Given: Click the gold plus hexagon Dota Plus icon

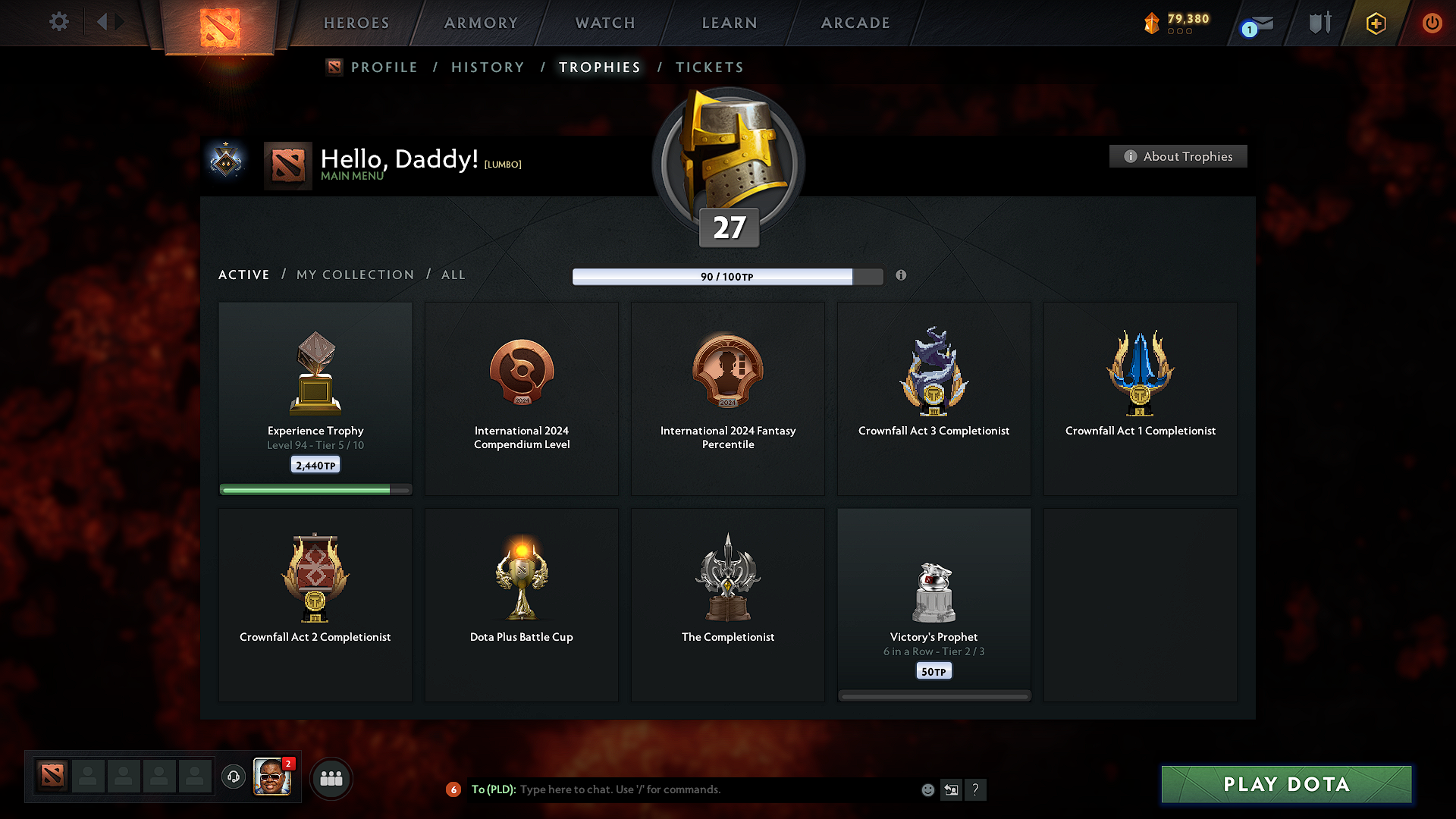Looking at the screenshot, I should tap(1375, 23).
